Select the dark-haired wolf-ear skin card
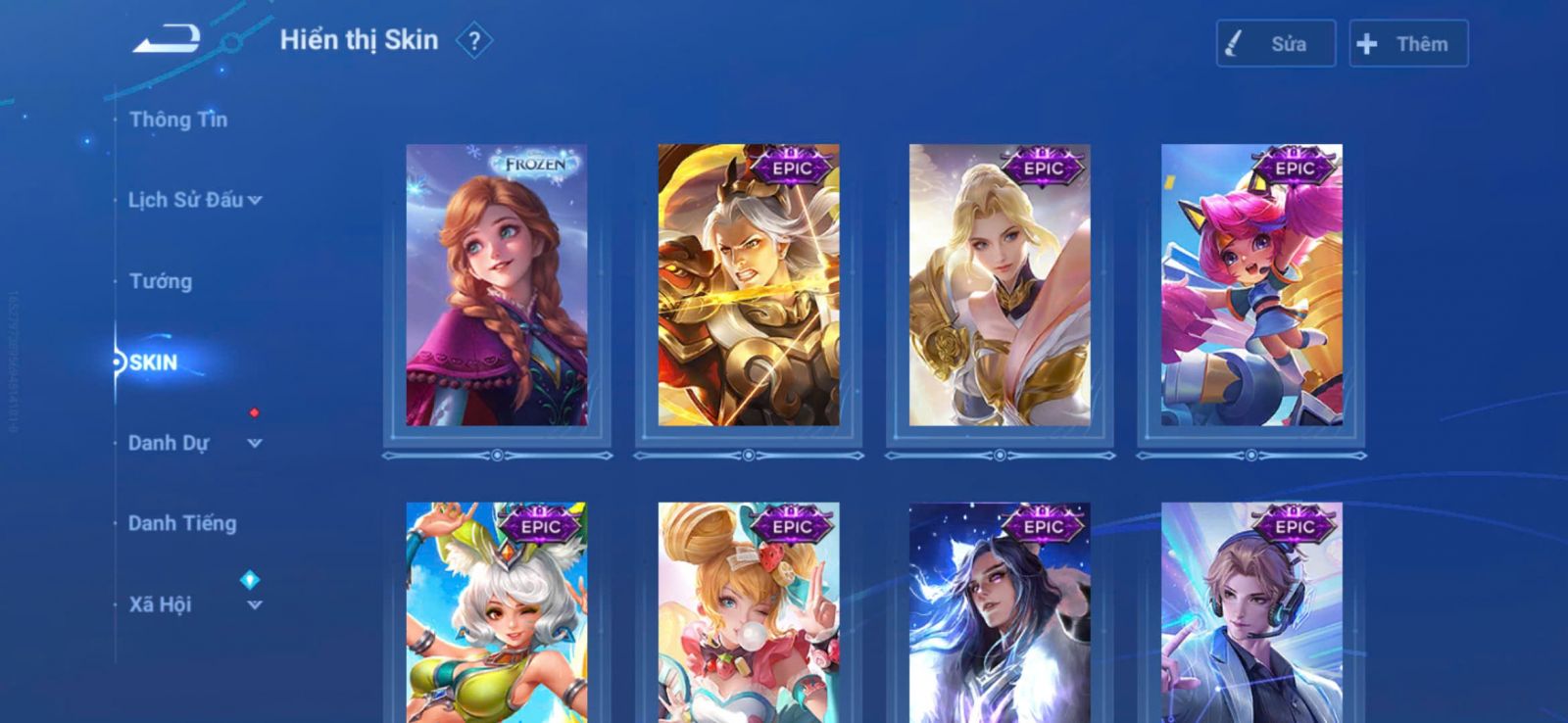Viewport: 1568px width, 723px height. [x=1000, y=612]
